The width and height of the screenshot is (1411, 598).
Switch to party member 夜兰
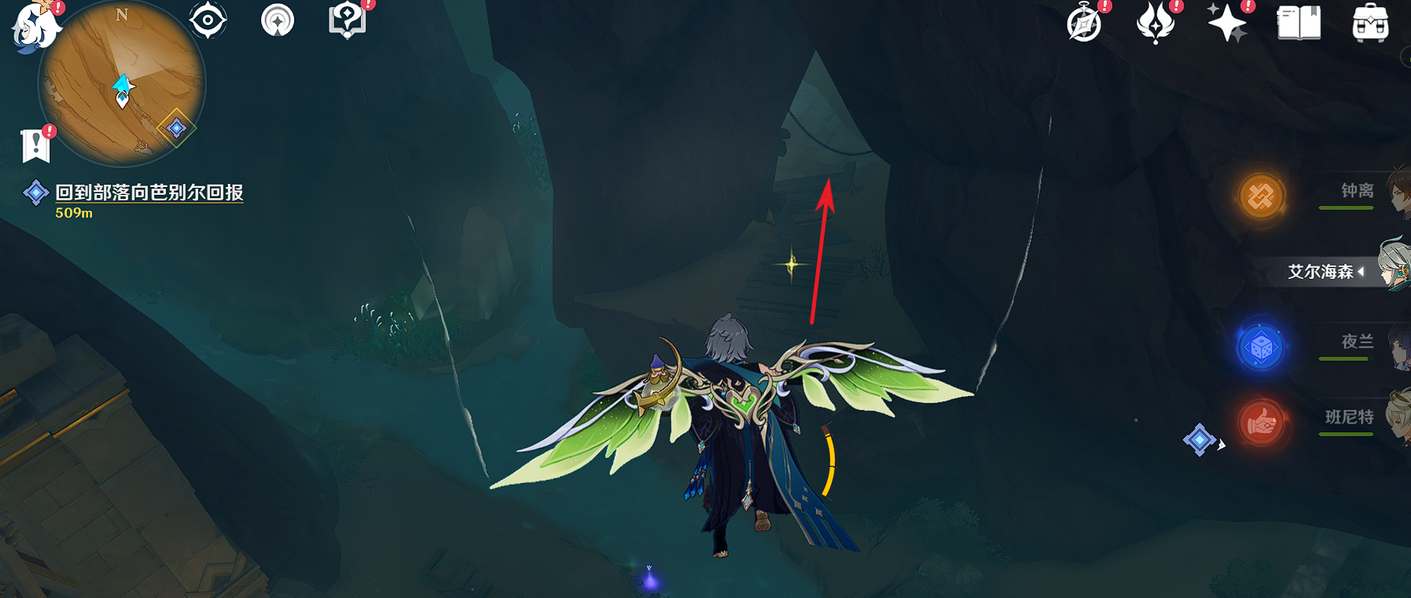pyautogui.click(x=1357, y=343)
